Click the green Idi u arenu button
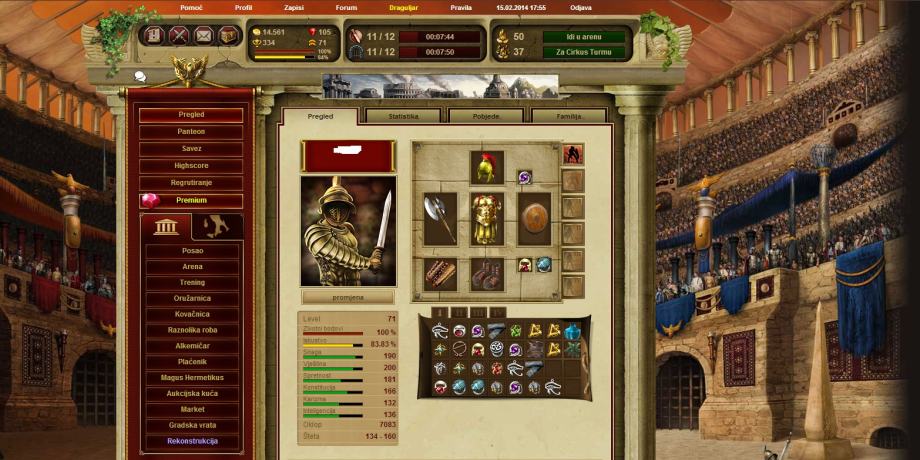This screenshot has width=920, height=460. (x=585, y=37)
